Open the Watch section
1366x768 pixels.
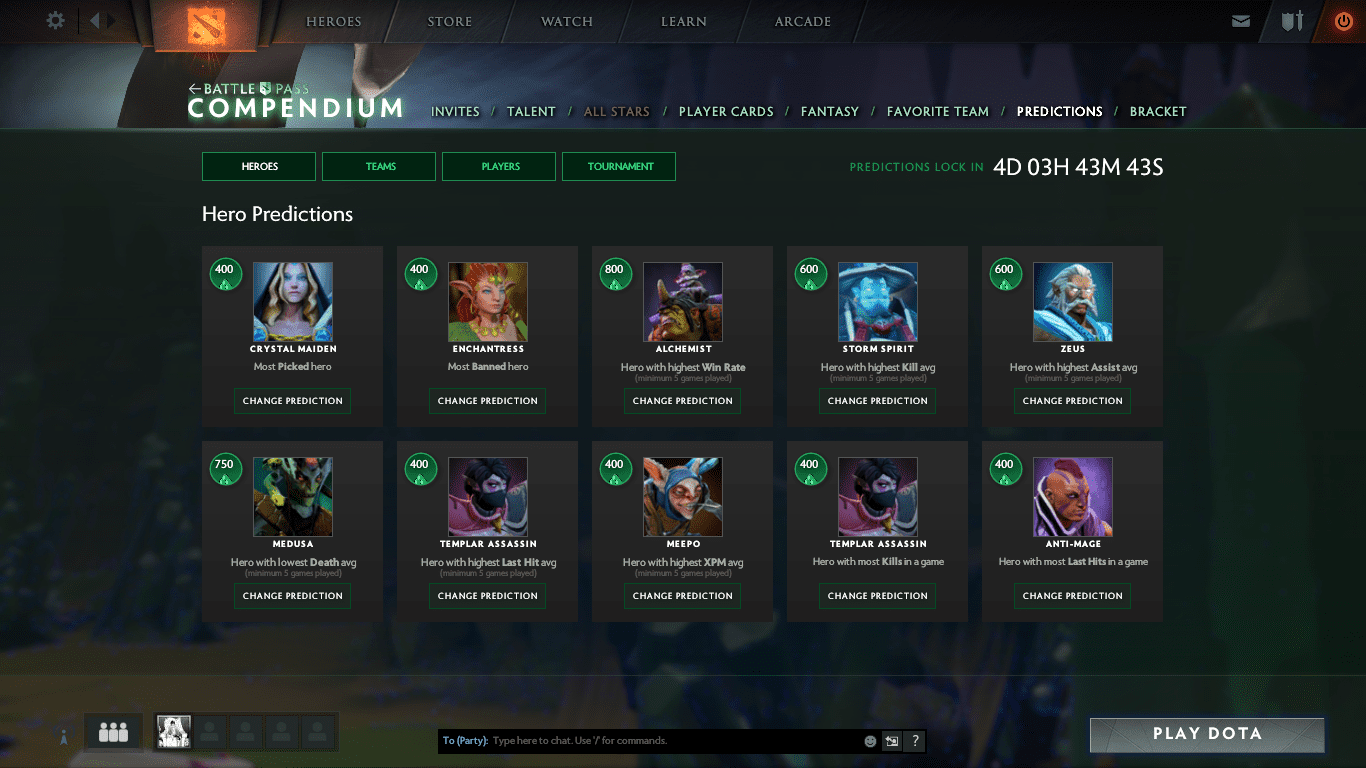pos(567,22)
